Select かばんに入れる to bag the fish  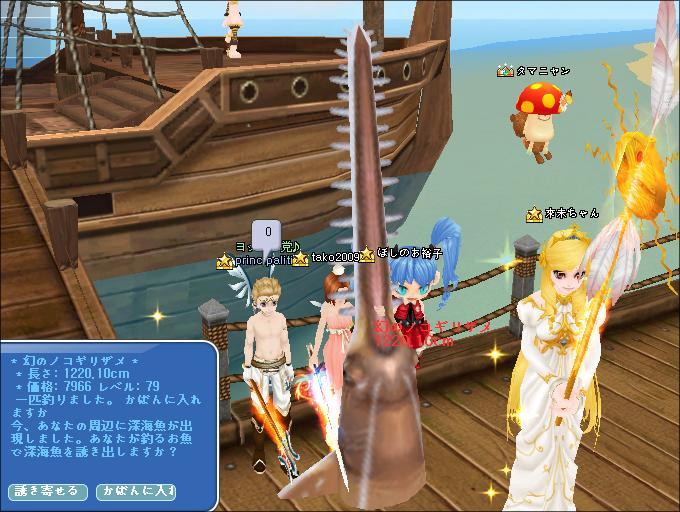[x=135, y=491]
